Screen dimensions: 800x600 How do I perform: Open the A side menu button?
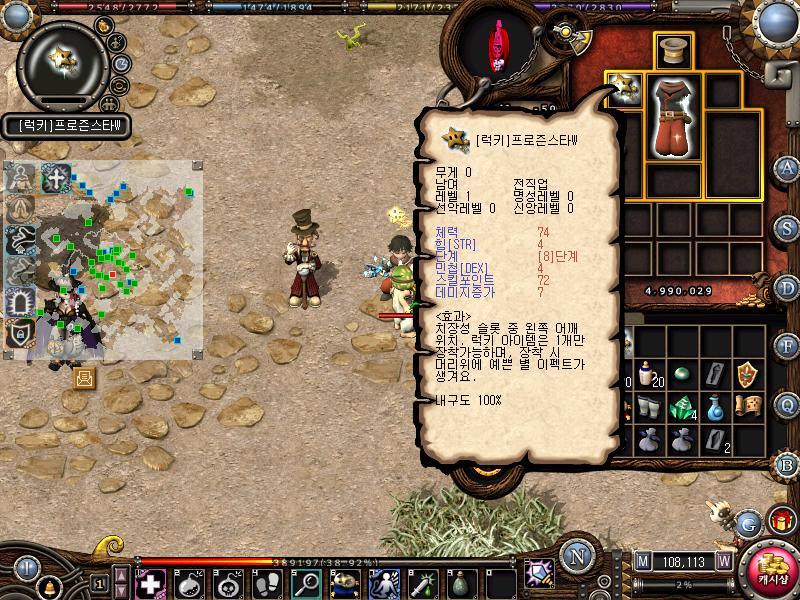pyautogui.click(x=788, y=168)
